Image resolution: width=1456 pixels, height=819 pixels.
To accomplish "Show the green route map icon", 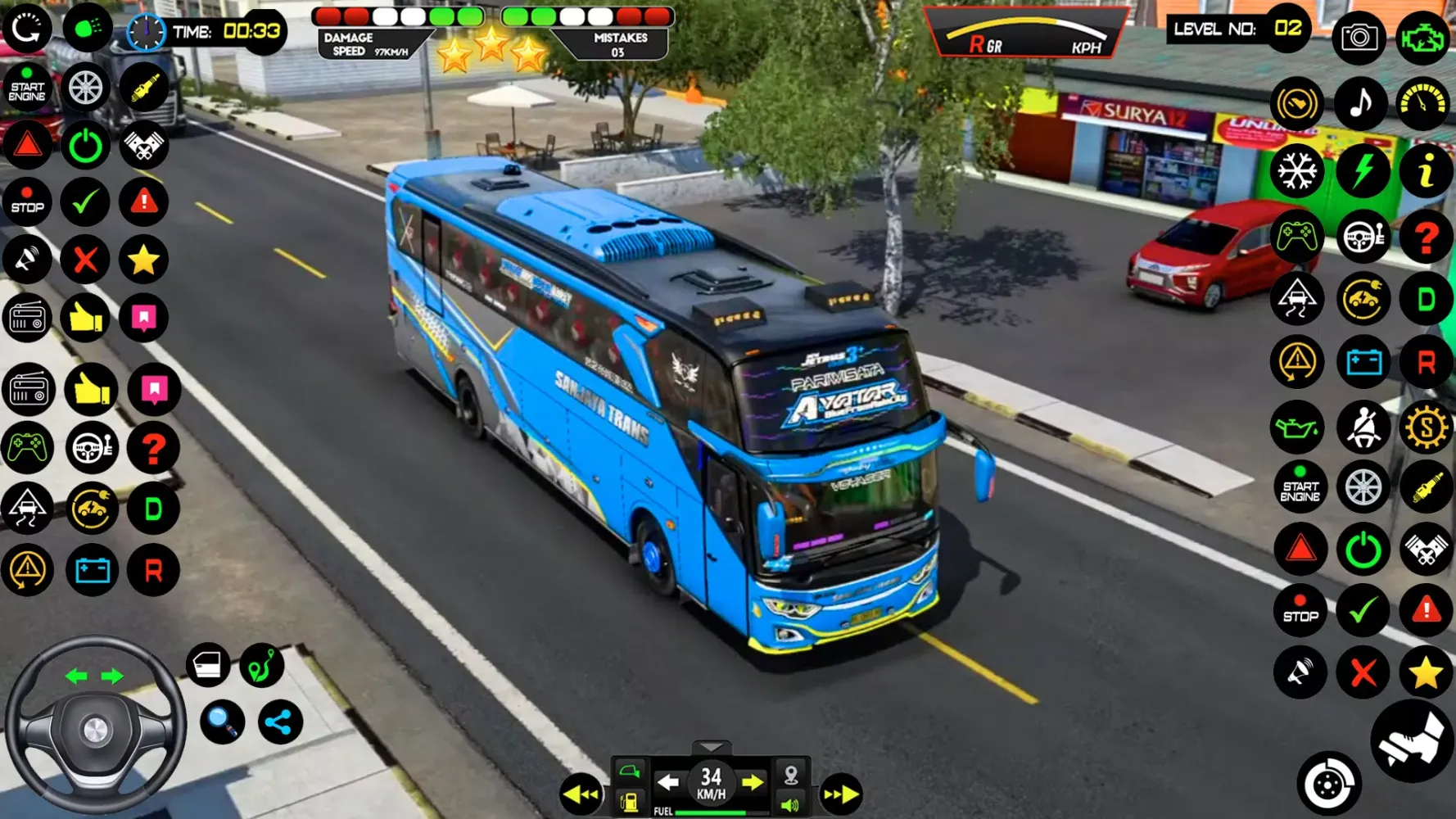I will (x=262, y=665).
